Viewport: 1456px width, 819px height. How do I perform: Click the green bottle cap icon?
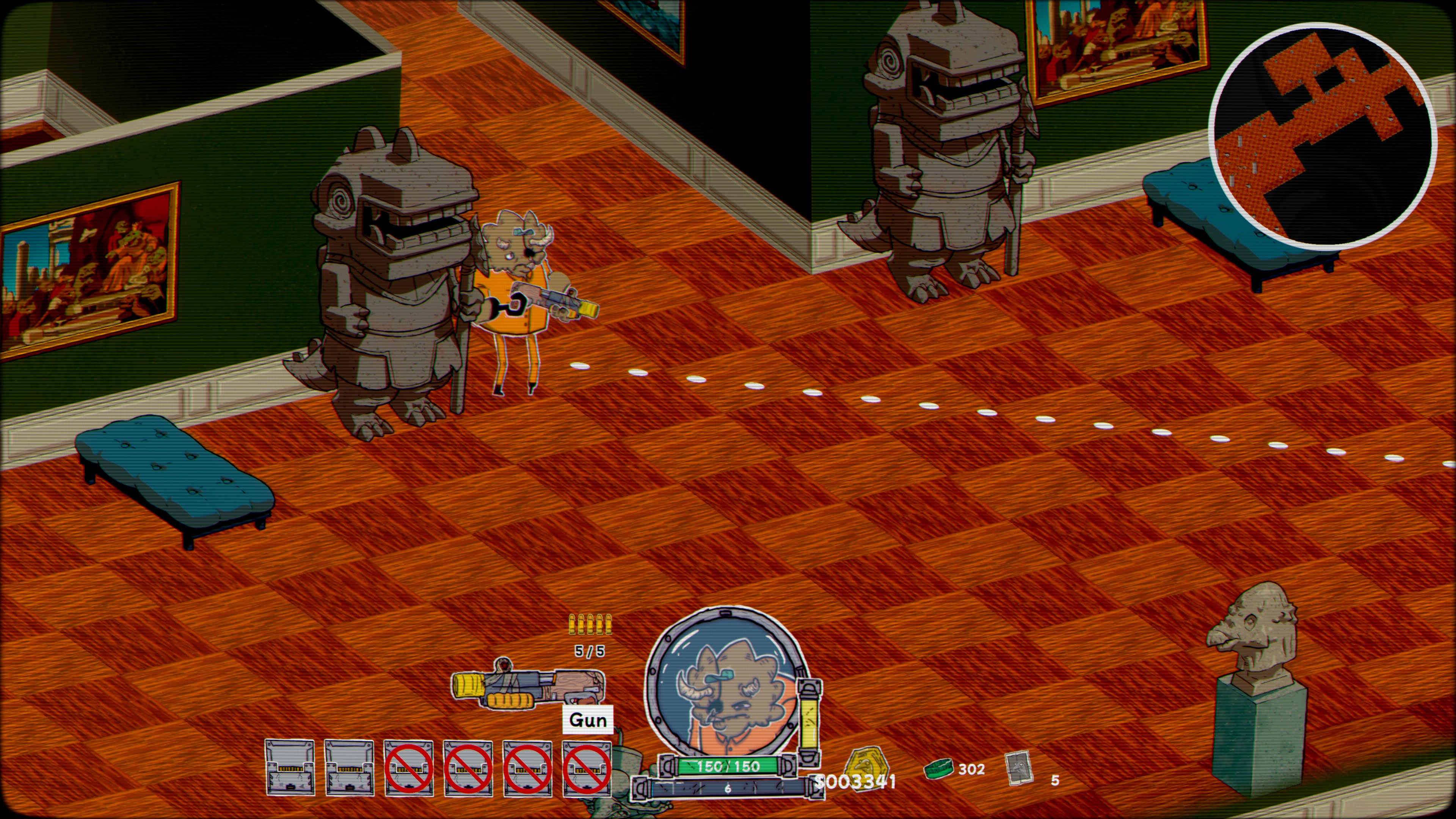click(938, 768)
